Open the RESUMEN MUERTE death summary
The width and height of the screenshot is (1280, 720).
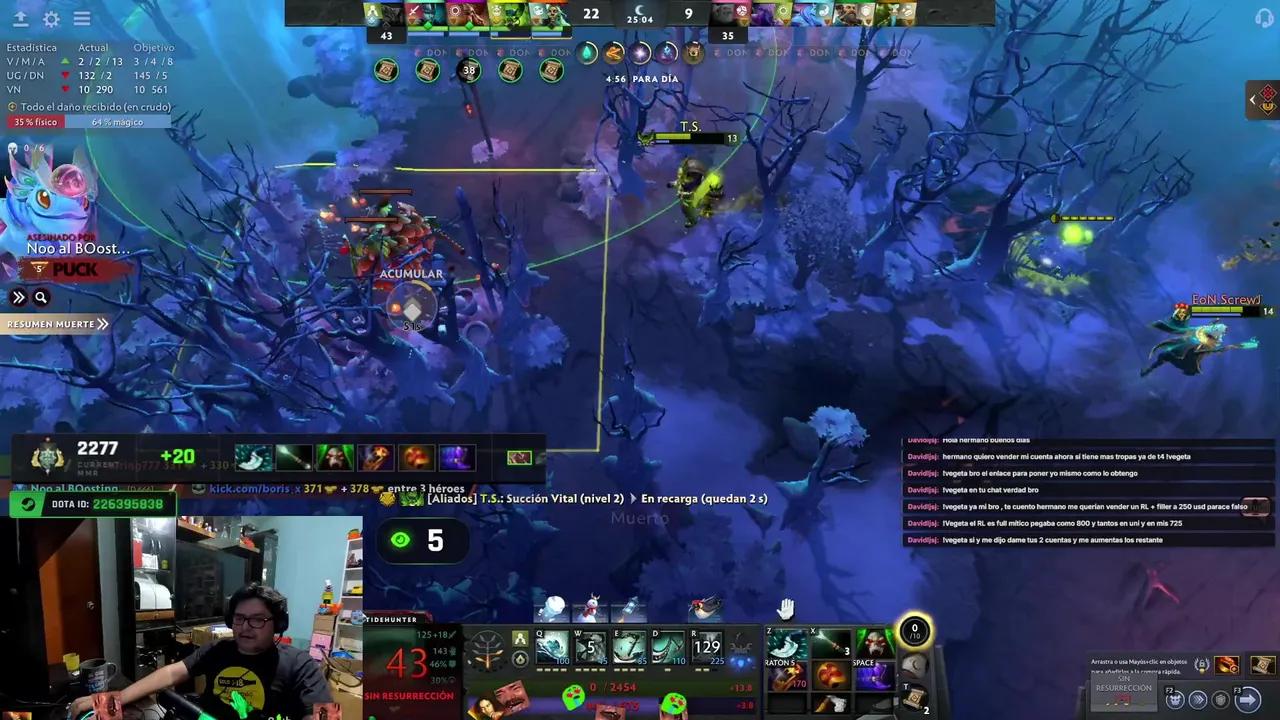(55, 324)
